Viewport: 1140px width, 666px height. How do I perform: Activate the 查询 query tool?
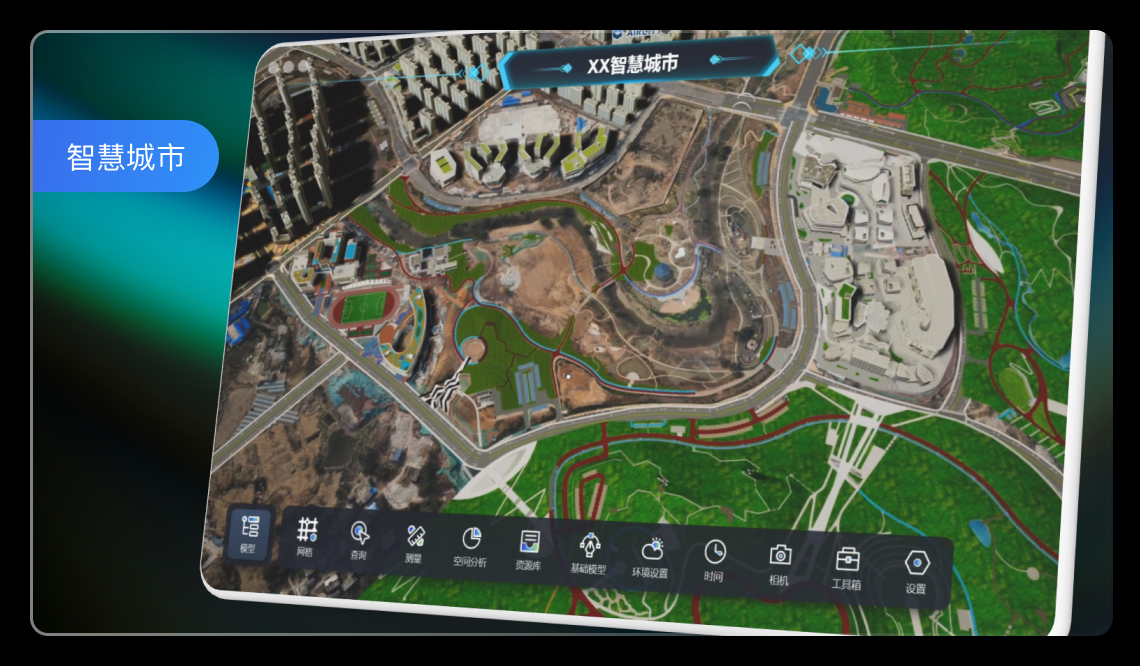point(359,541)
